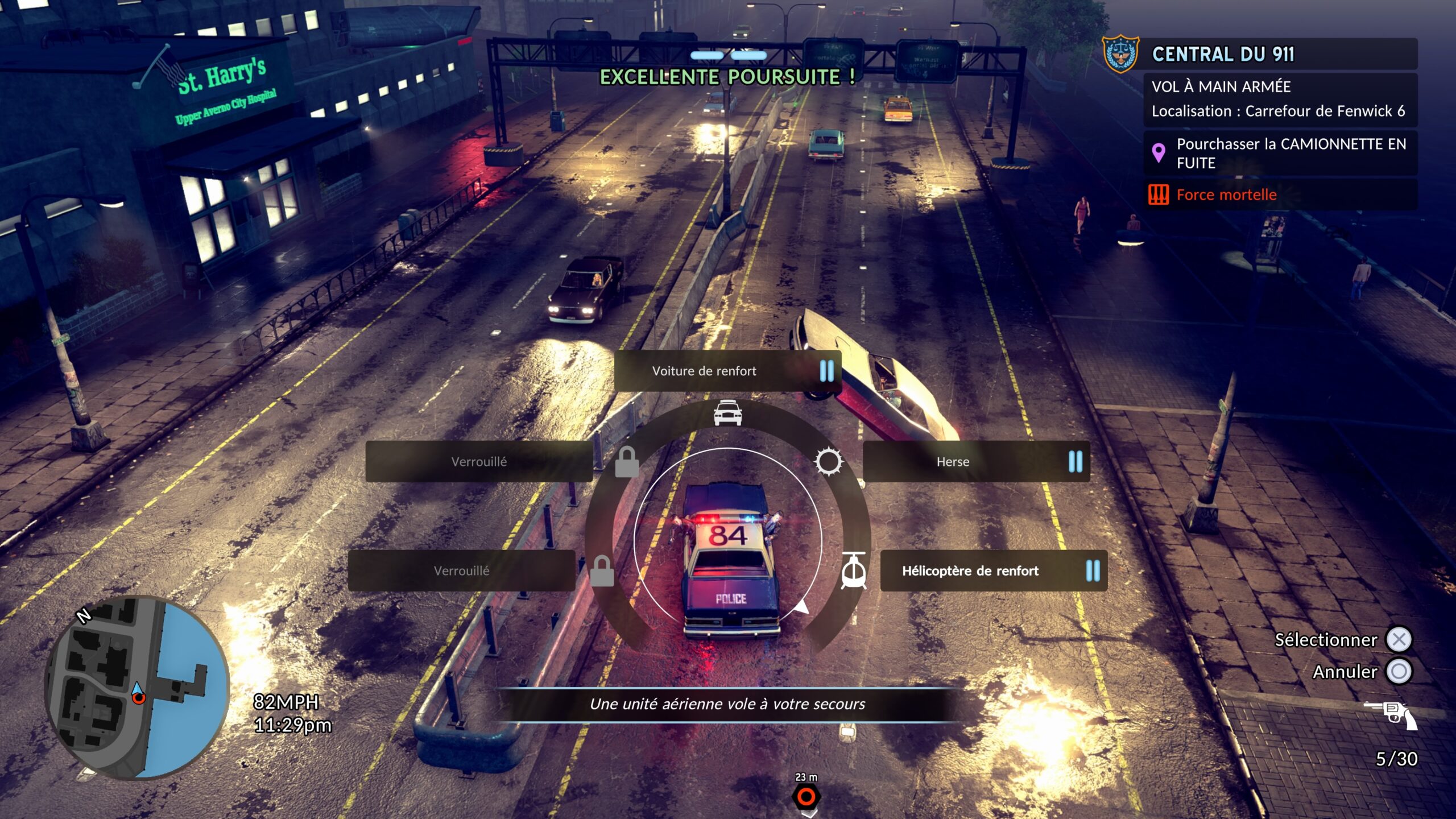Click the Central du 911 header
The image size is (1456, 819).
[x=1223, y=54]
